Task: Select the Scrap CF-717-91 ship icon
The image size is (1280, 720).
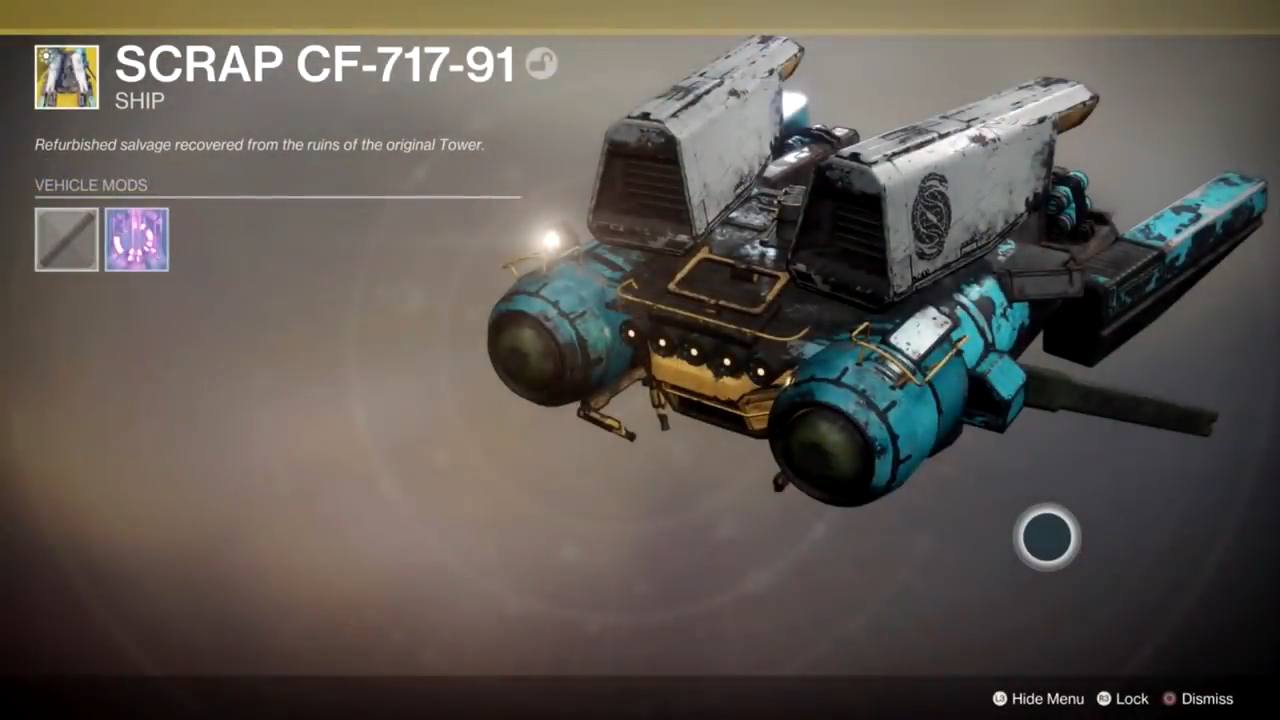Action: coord(67,77)
